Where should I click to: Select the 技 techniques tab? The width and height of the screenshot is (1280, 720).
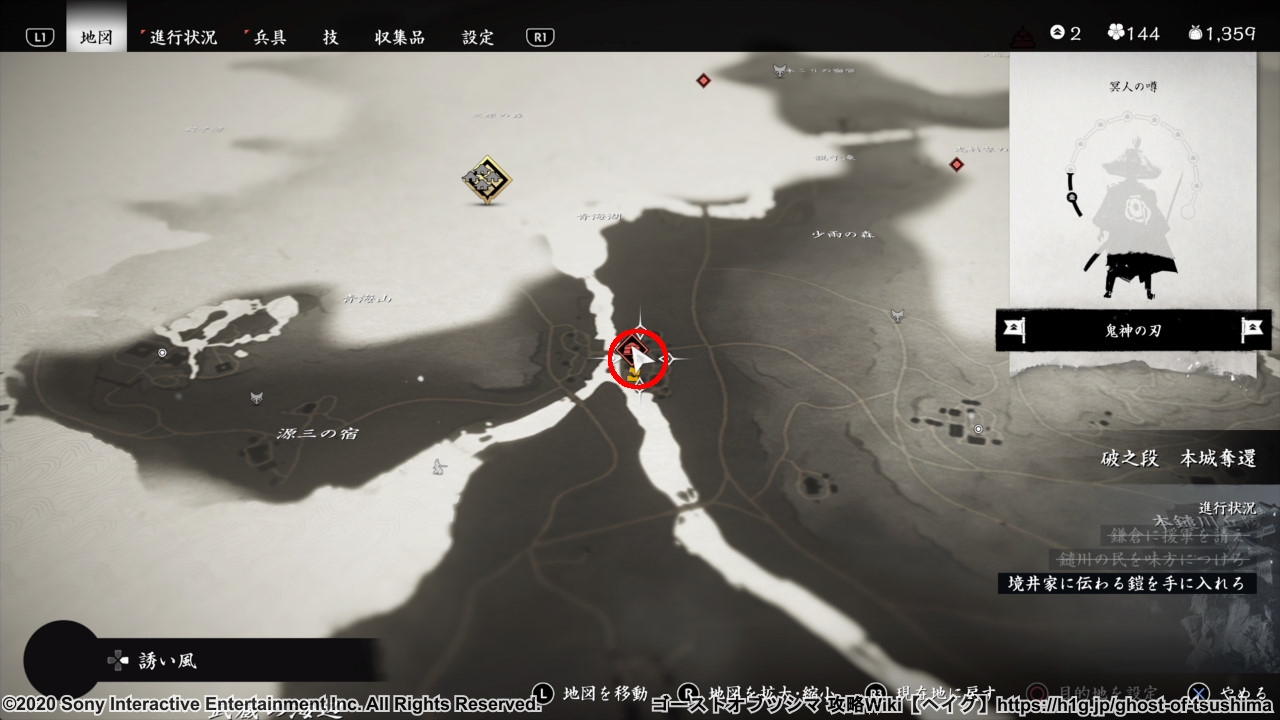(330, 37)
